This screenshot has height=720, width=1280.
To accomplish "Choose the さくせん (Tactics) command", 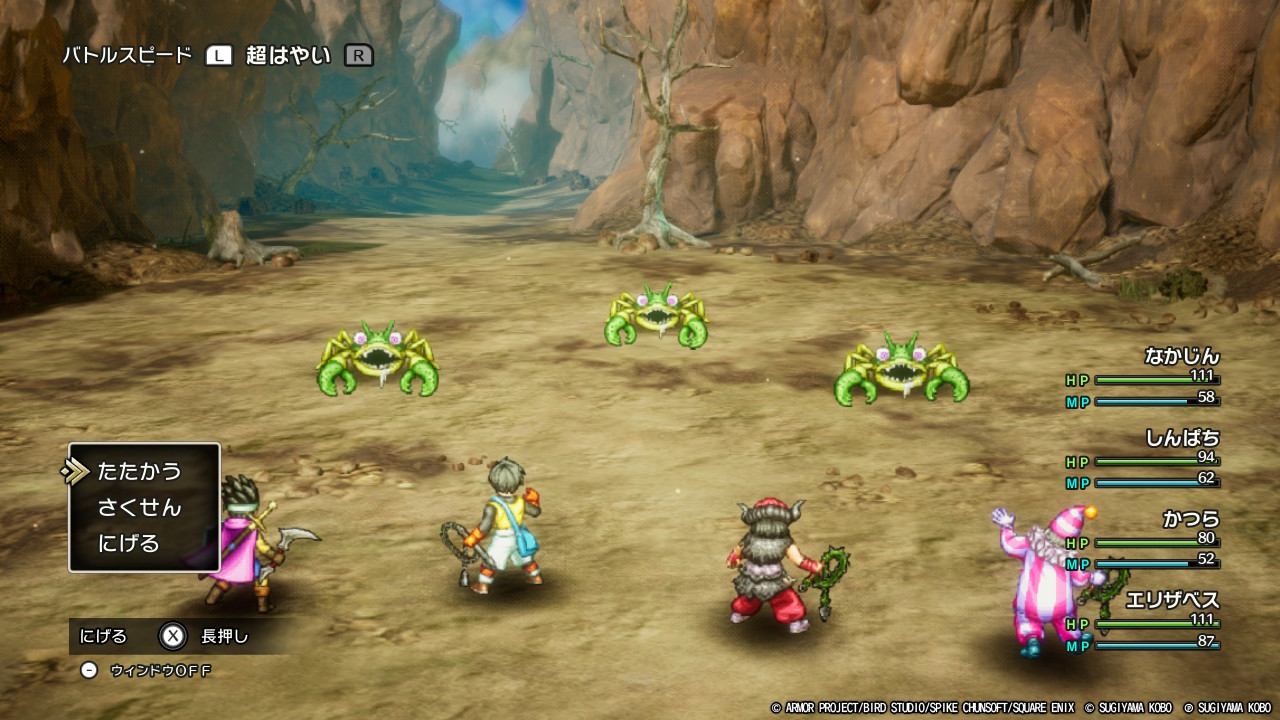I will (x=139, y=507).
